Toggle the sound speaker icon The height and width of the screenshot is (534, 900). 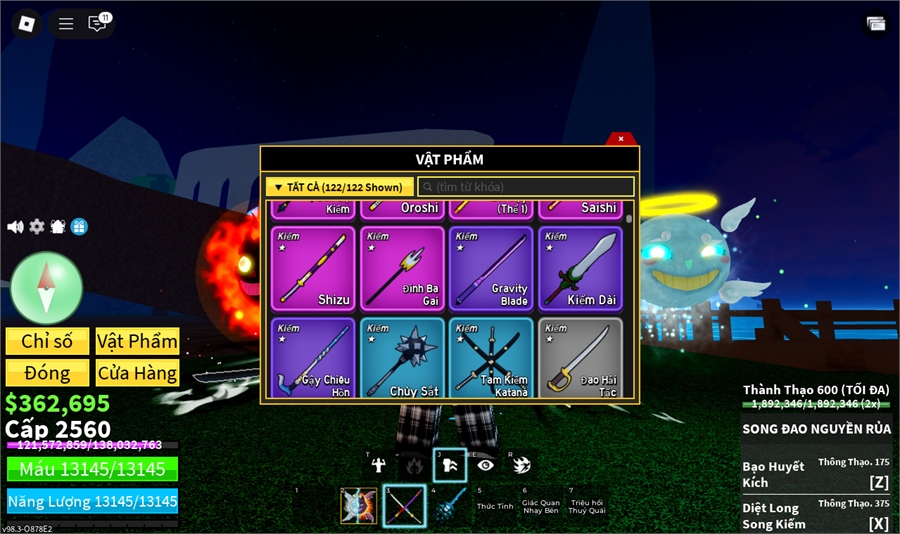tap(15, 227)
